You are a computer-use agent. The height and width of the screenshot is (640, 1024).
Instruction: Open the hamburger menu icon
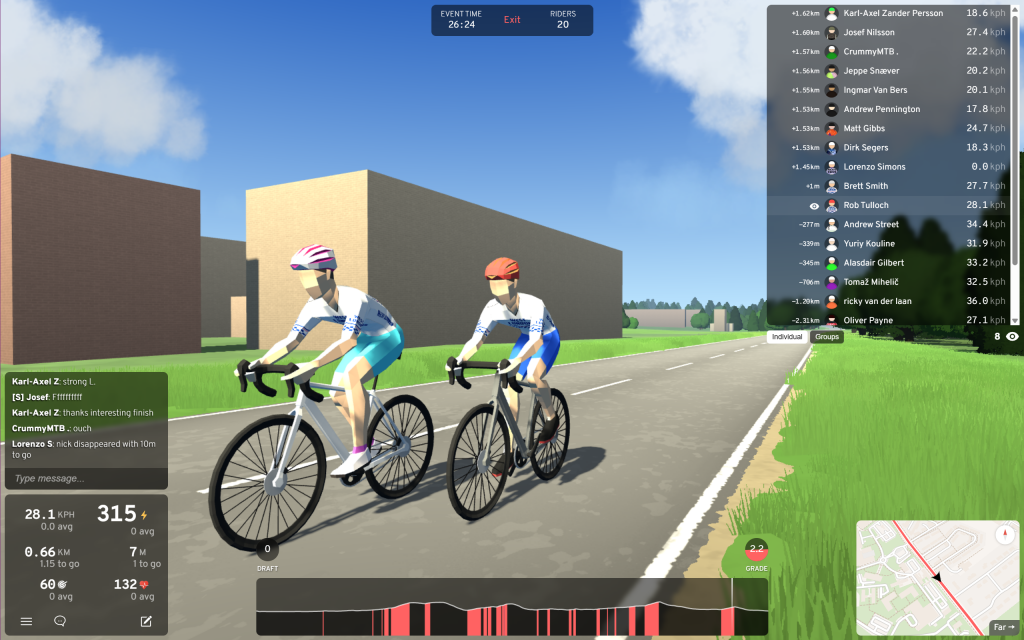[x=26, y=621]
